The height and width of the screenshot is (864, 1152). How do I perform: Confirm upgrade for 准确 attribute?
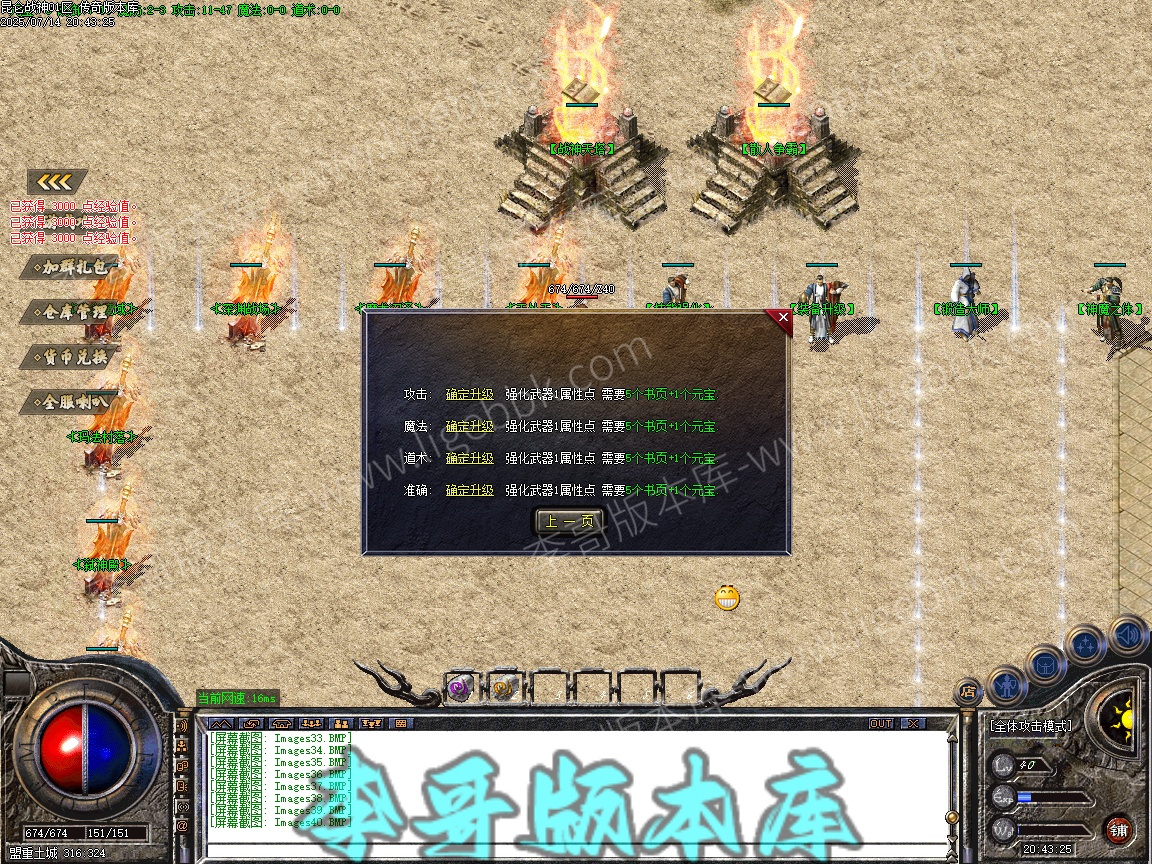pos(469,491)
